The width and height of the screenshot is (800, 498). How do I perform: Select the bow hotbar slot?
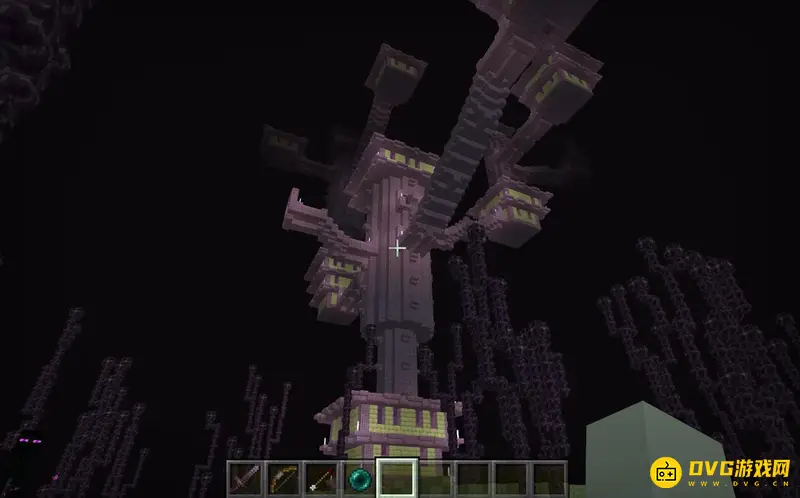[x=283, y=478]
